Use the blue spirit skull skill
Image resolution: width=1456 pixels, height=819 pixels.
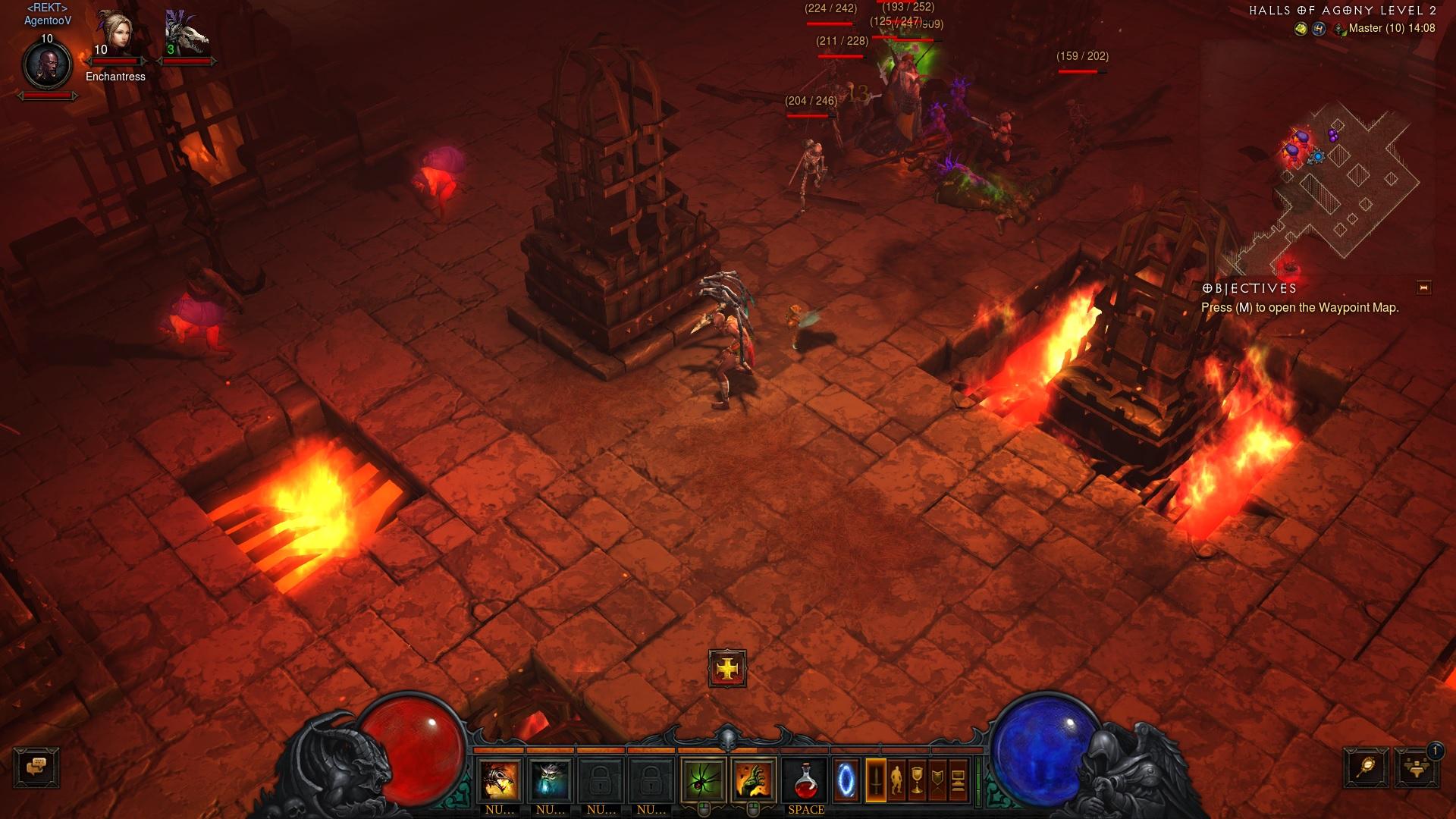pos(550,780)
